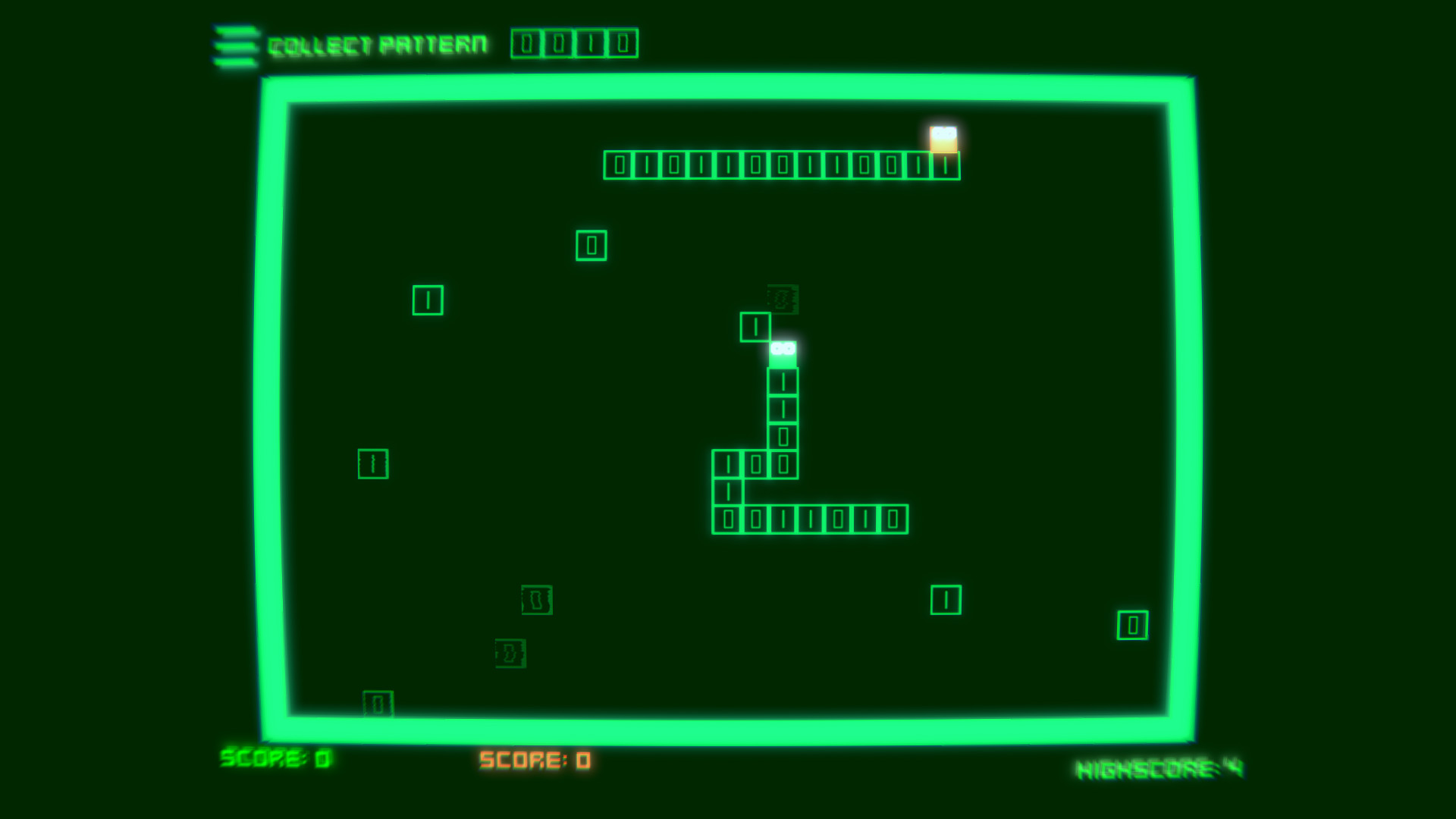Click the '1' digit in the pattern display

pyautogui.click(x=592, y=43)
